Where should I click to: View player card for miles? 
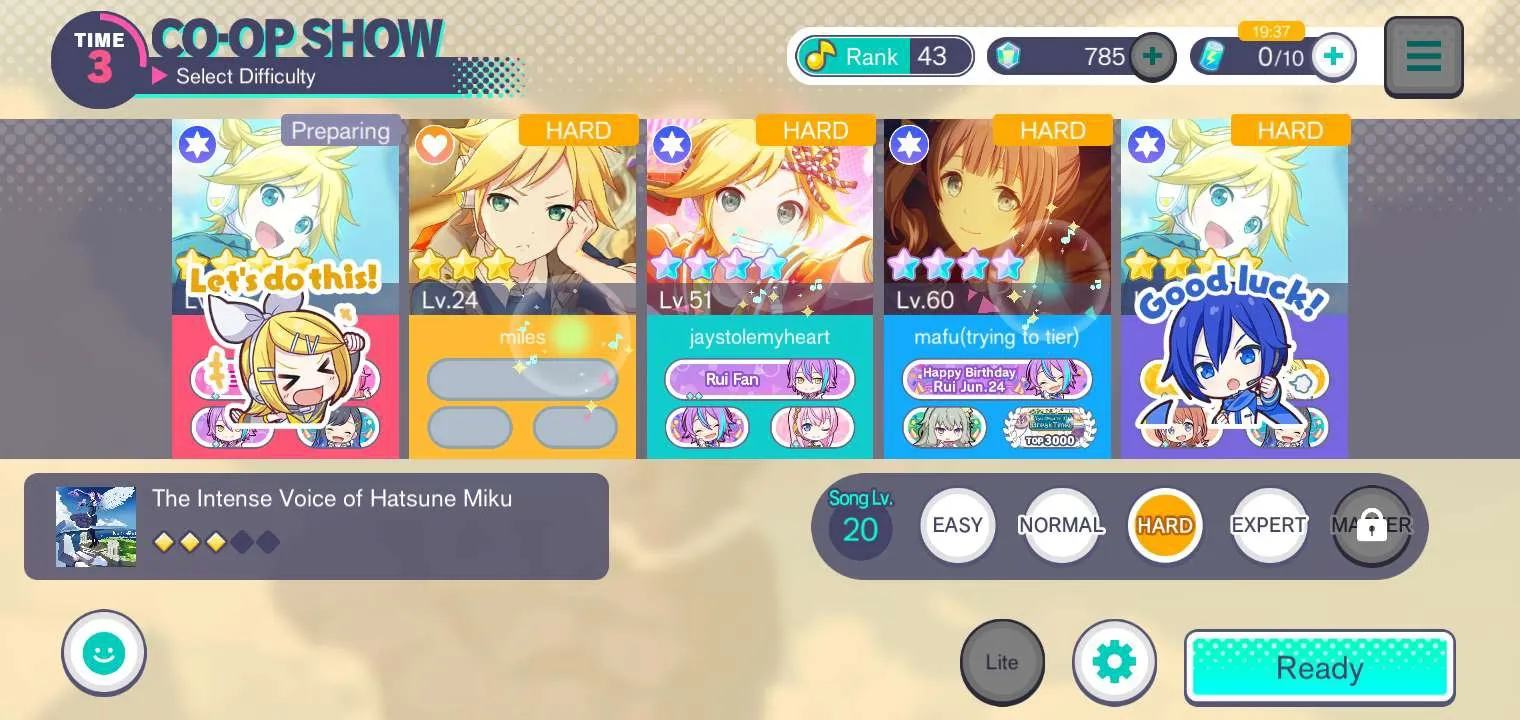pos(522,288)
